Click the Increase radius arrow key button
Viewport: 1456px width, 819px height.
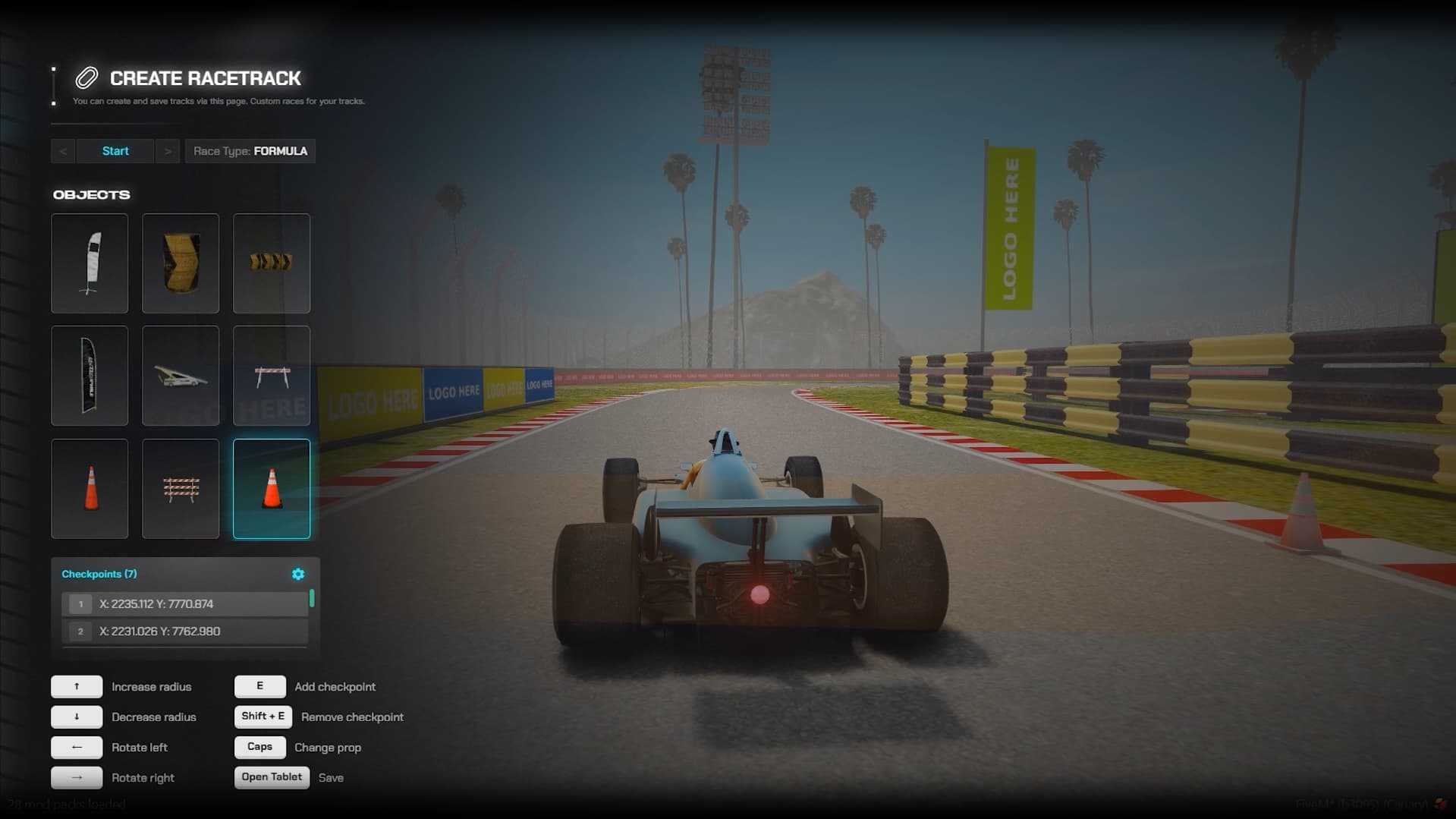click(76, 685)
